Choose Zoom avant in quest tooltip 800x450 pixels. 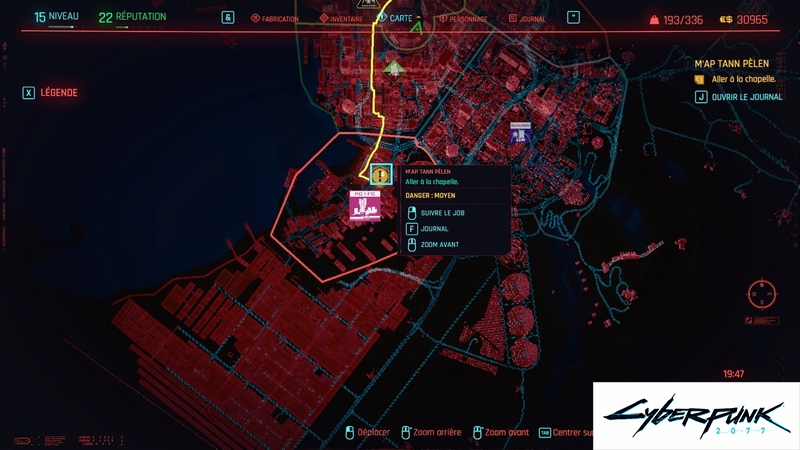tap(441, 244)
